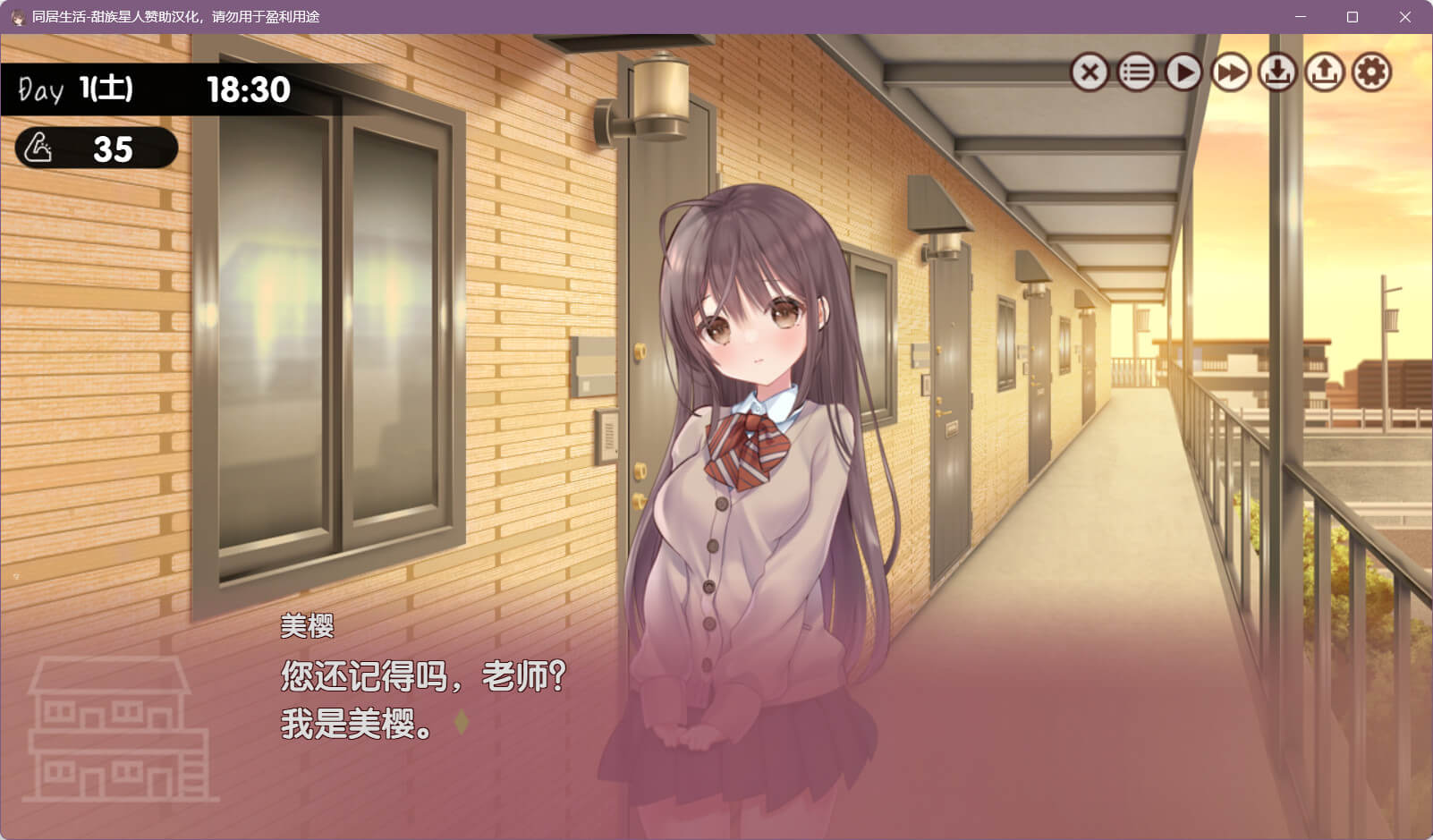Open the load menu with the upload-arrow icon
The height and width of the screenshot is (840, 1433).
pos(1325,72)
